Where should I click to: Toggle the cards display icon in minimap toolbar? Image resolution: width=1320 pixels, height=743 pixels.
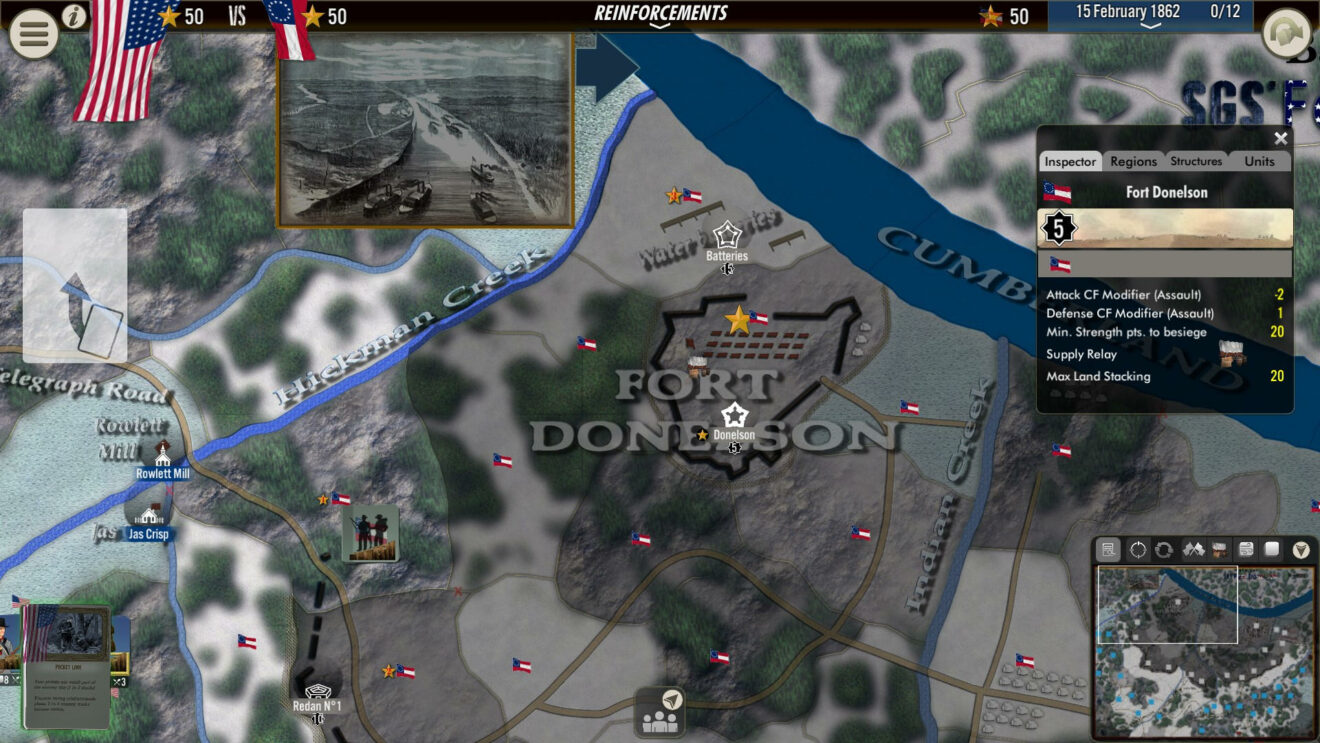[1247, 551]
